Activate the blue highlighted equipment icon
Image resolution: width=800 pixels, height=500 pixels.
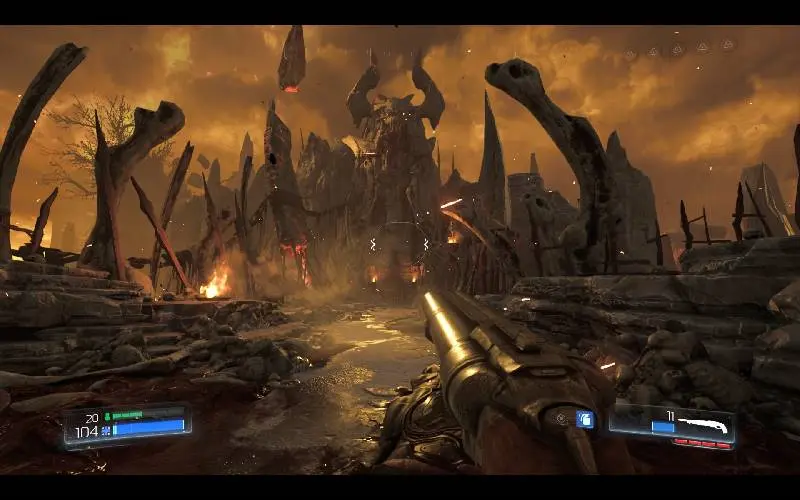[585, 419]
